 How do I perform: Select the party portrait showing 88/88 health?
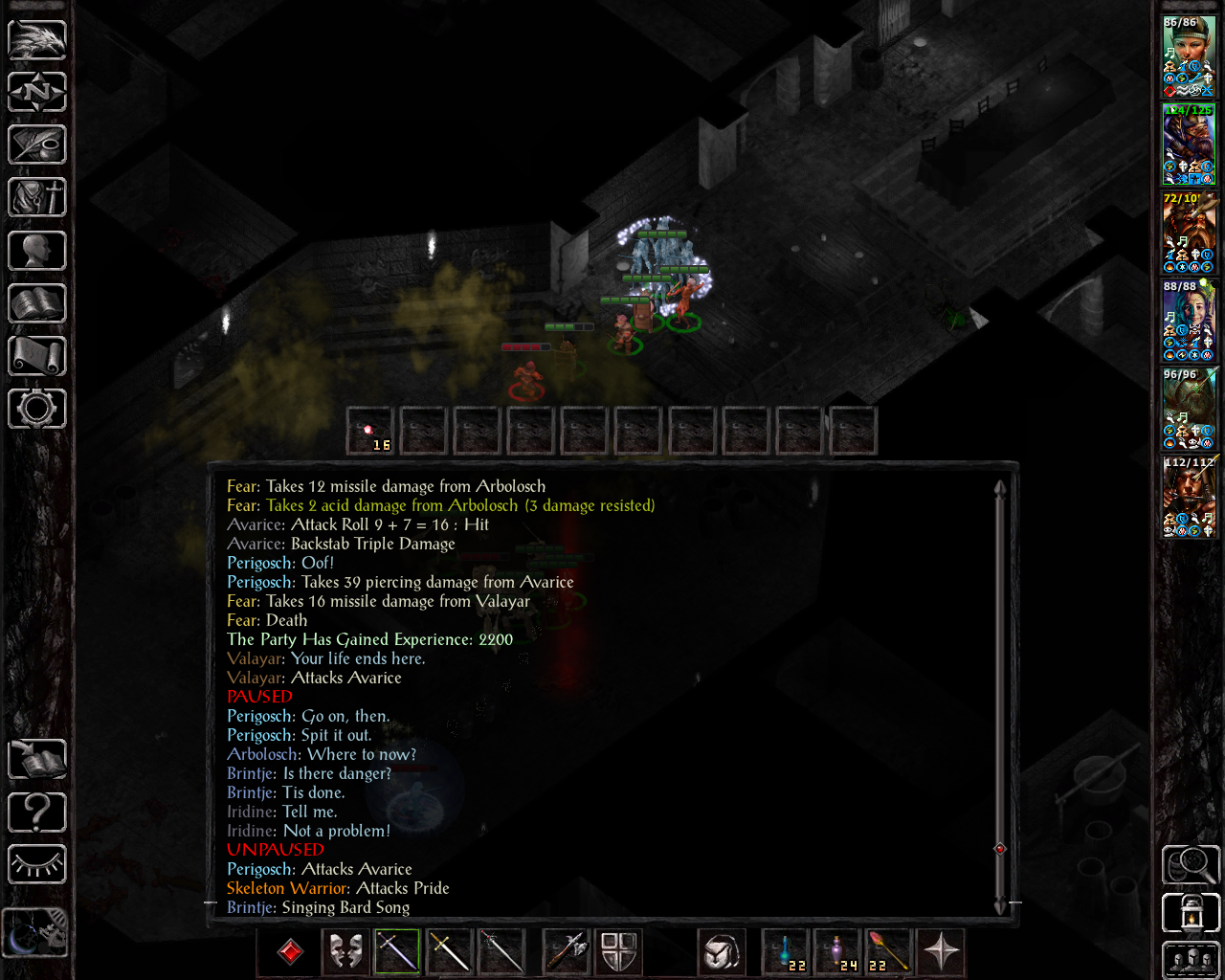click(x=1189, y=322)
